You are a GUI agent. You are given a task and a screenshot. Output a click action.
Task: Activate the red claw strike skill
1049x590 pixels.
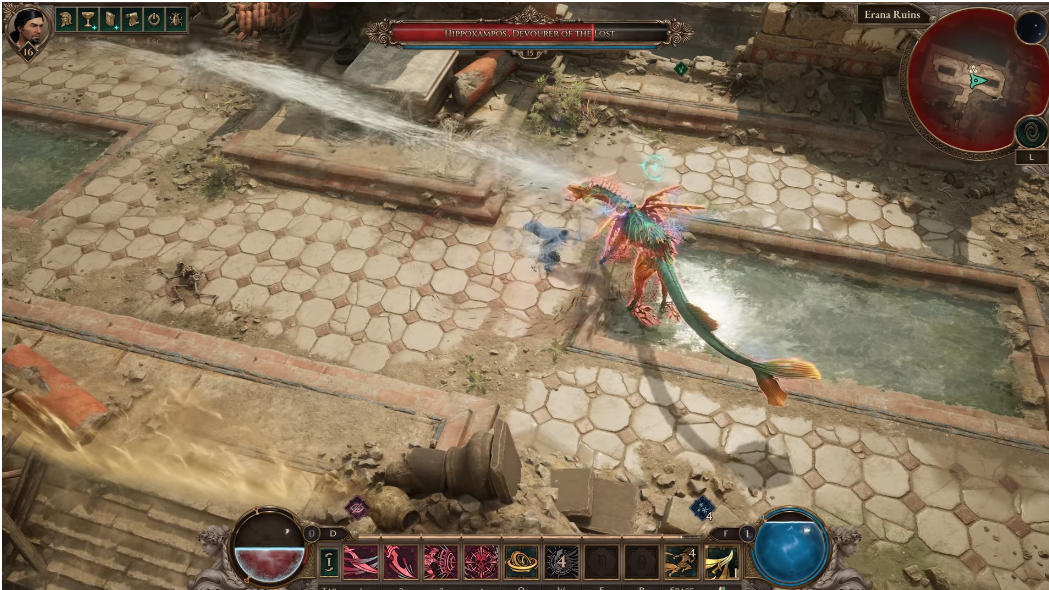pyautogui.click(x=400, y=562)
